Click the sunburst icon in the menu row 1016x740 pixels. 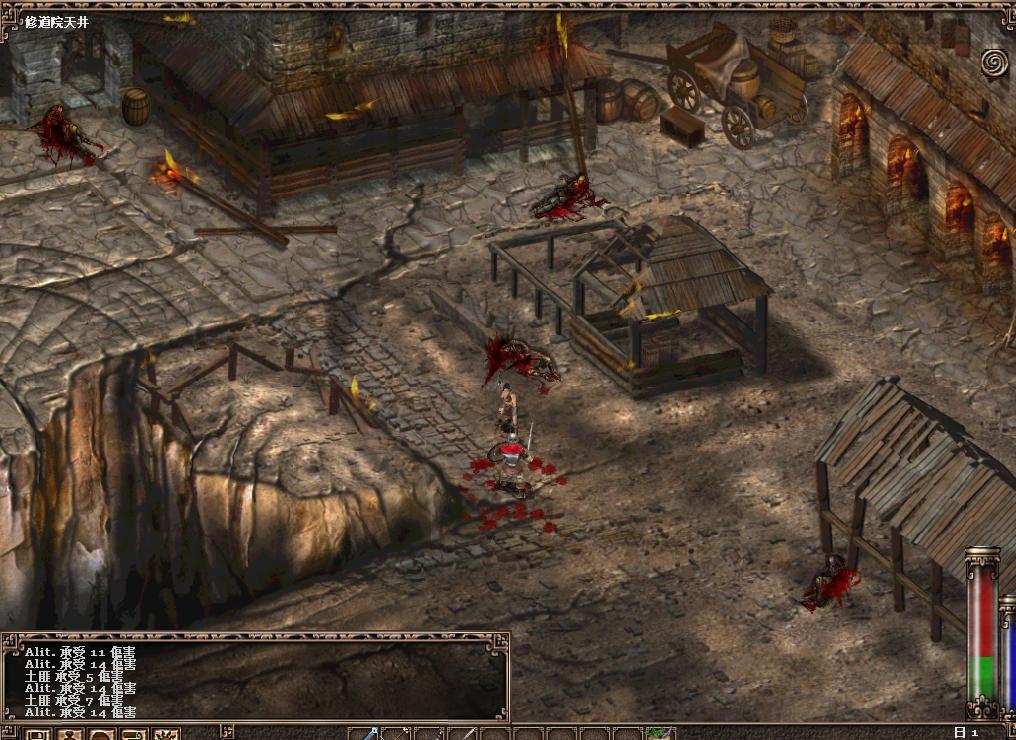click(x=166, y=735)
